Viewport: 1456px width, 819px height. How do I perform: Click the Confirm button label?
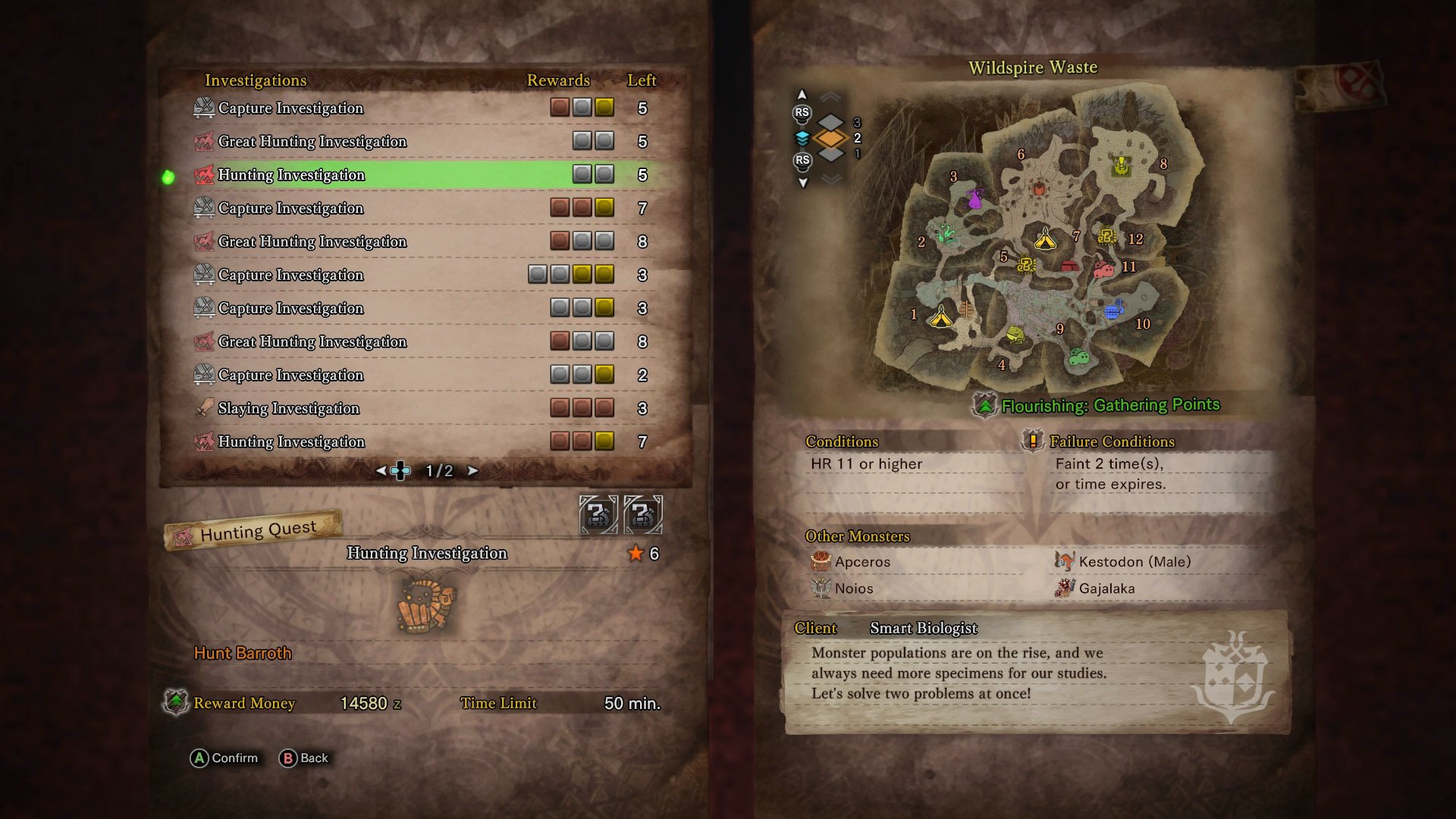[x=234, y=758]
